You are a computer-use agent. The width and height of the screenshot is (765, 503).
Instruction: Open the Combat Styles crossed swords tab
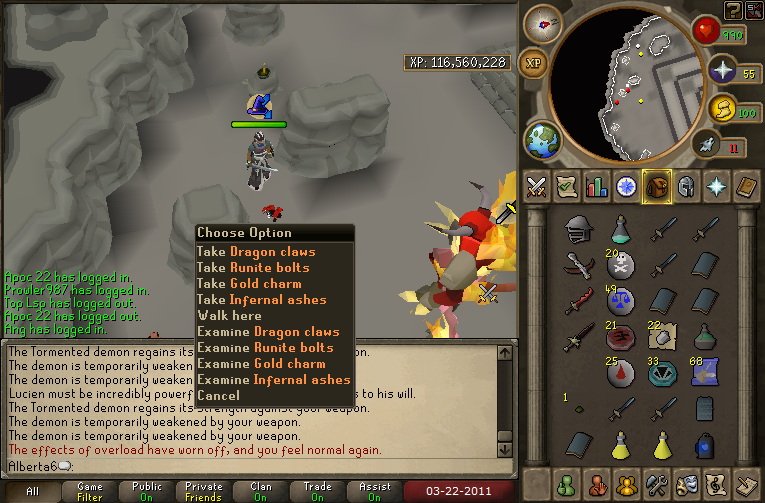[535, 186]
